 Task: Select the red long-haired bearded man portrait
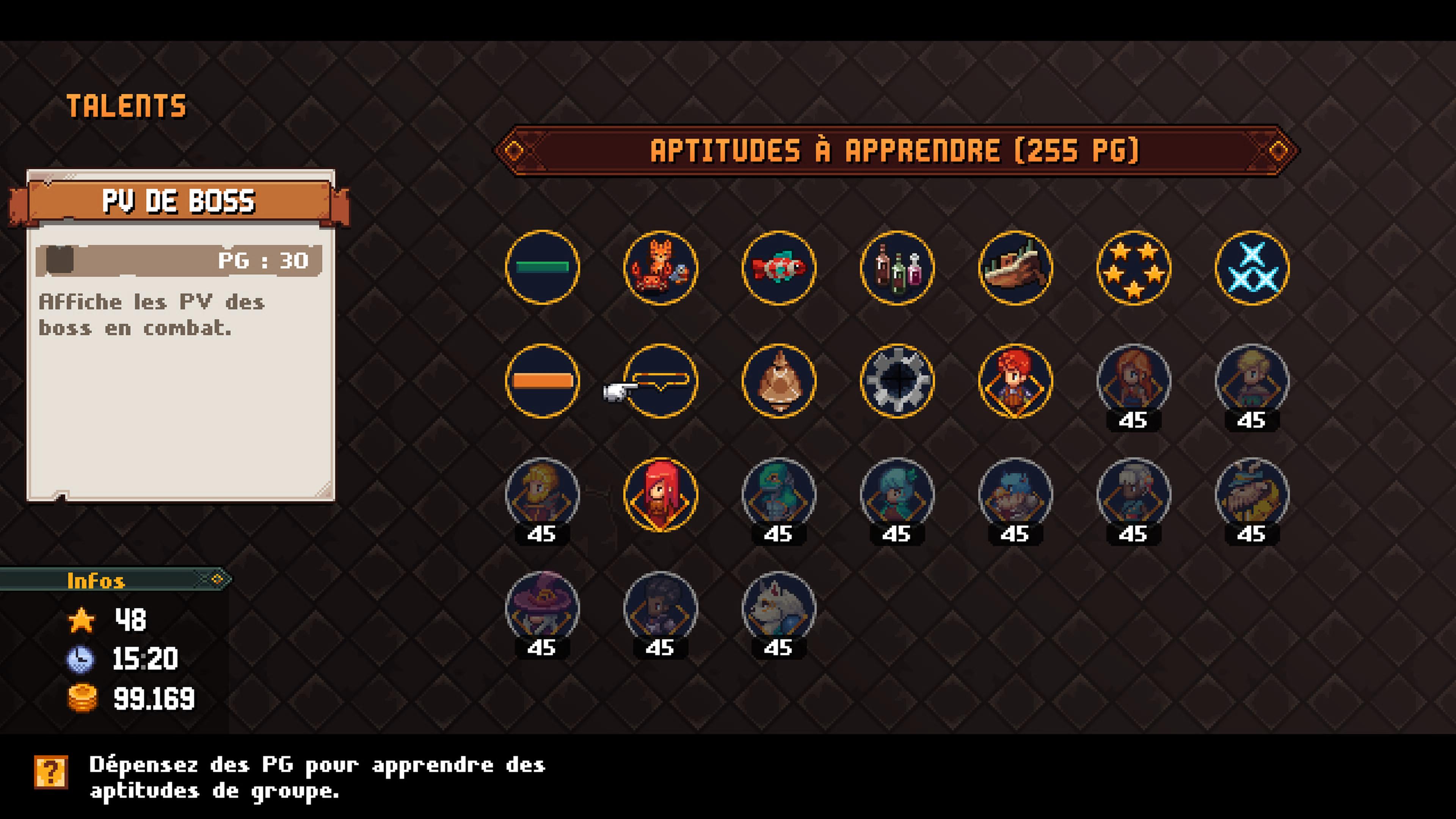tap(660, 494)
